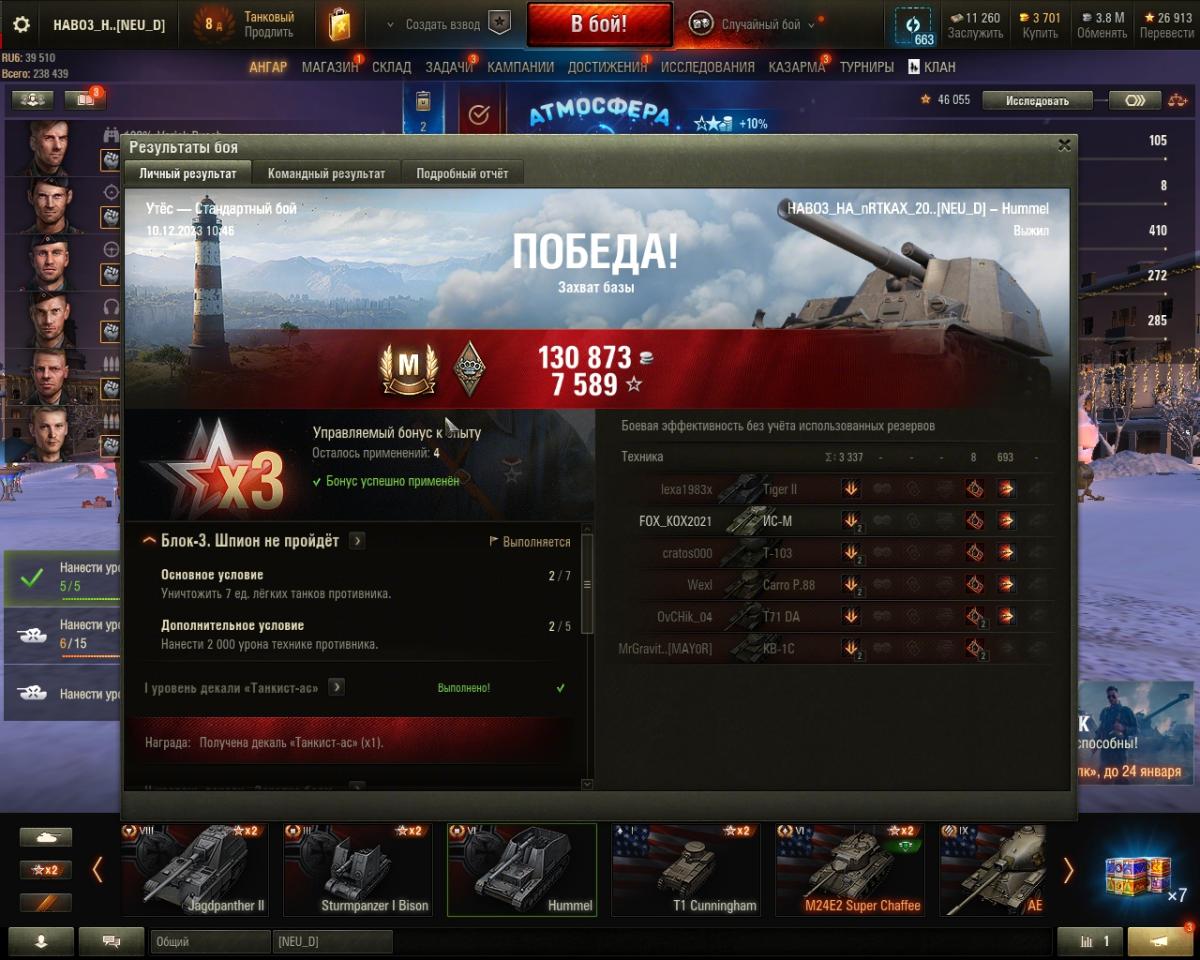Go to the СКЛАД section

coord(391,67)
